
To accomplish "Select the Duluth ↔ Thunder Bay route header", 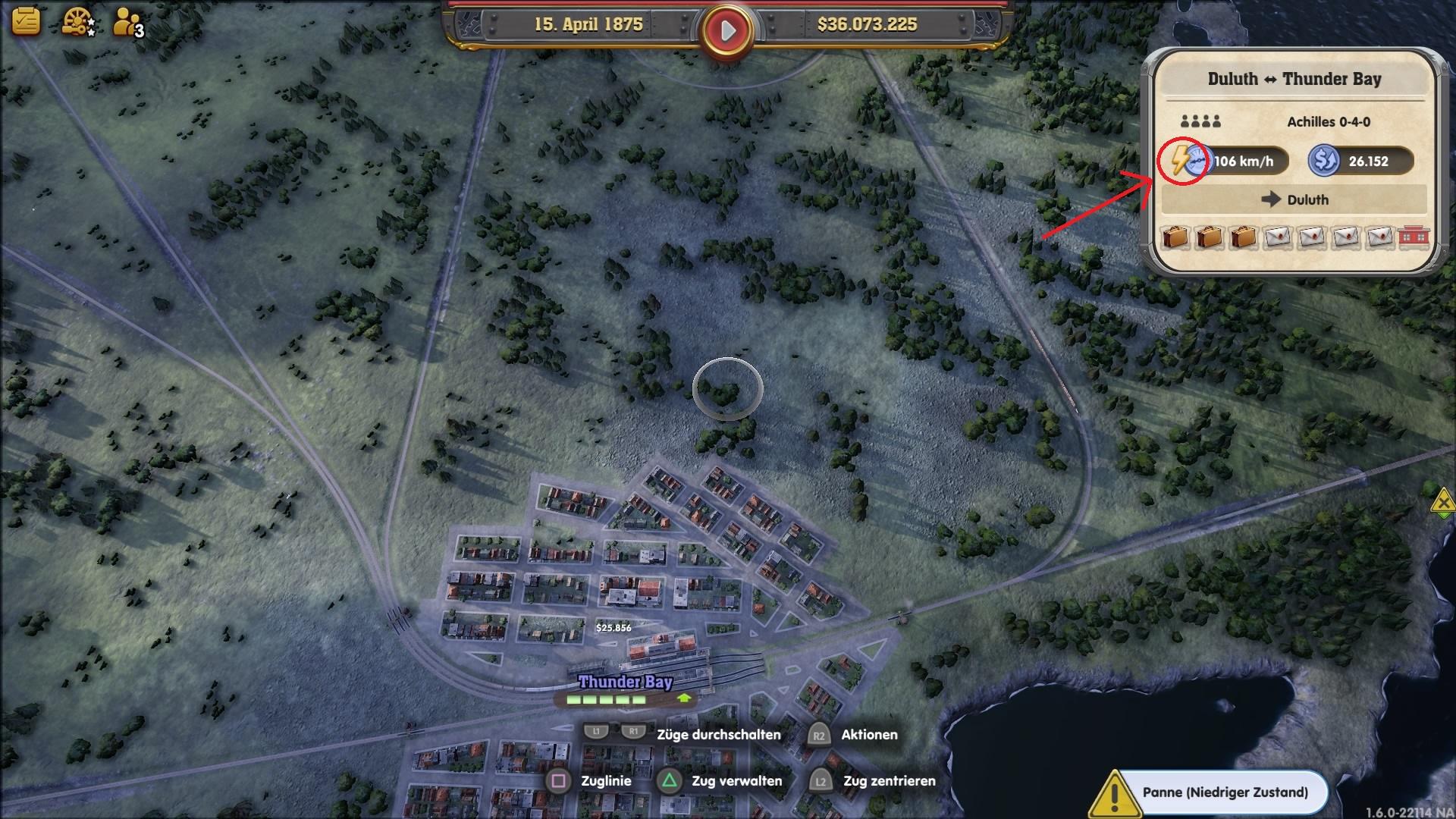I will click(x=1294, y=79).
